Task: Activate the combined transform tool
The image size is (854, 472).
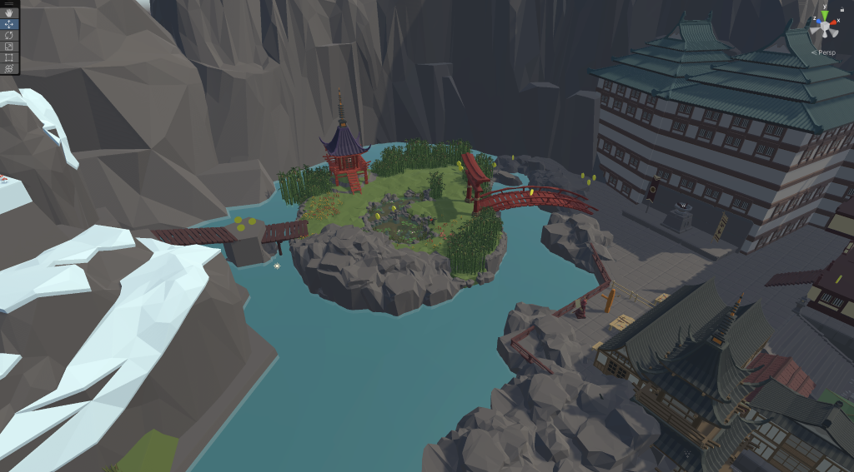Action: [x=9, y=68]
